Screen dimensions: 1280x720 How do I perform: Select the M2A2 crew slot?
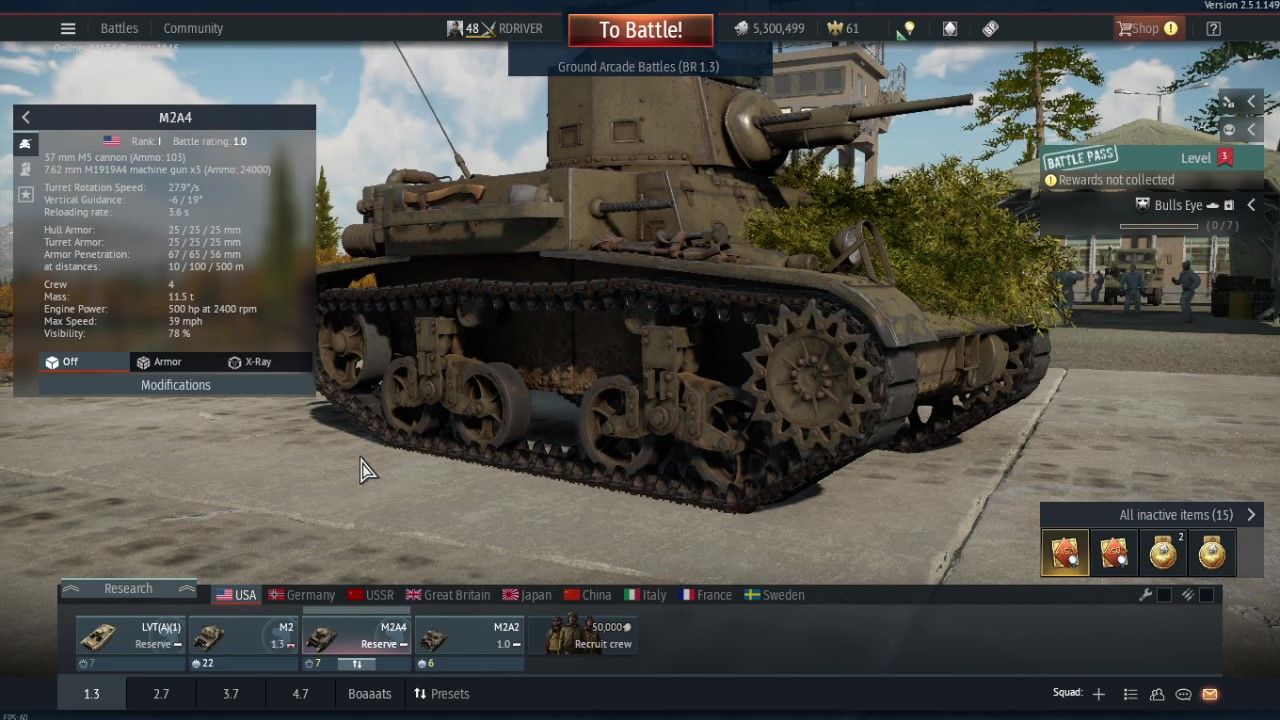coord(469,636)
